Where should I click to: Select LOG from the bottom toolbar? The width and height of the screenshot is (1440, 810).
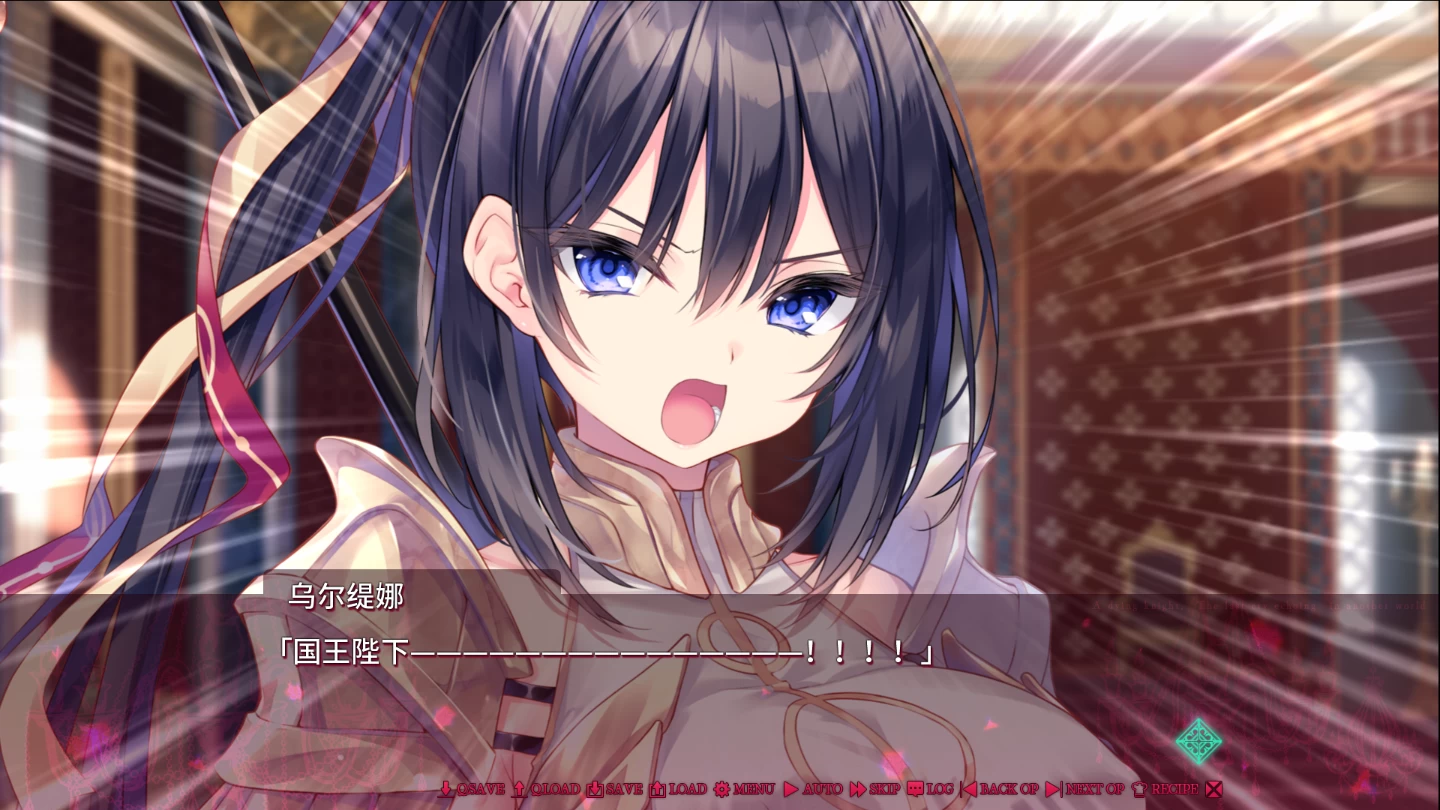coord(930,788)
